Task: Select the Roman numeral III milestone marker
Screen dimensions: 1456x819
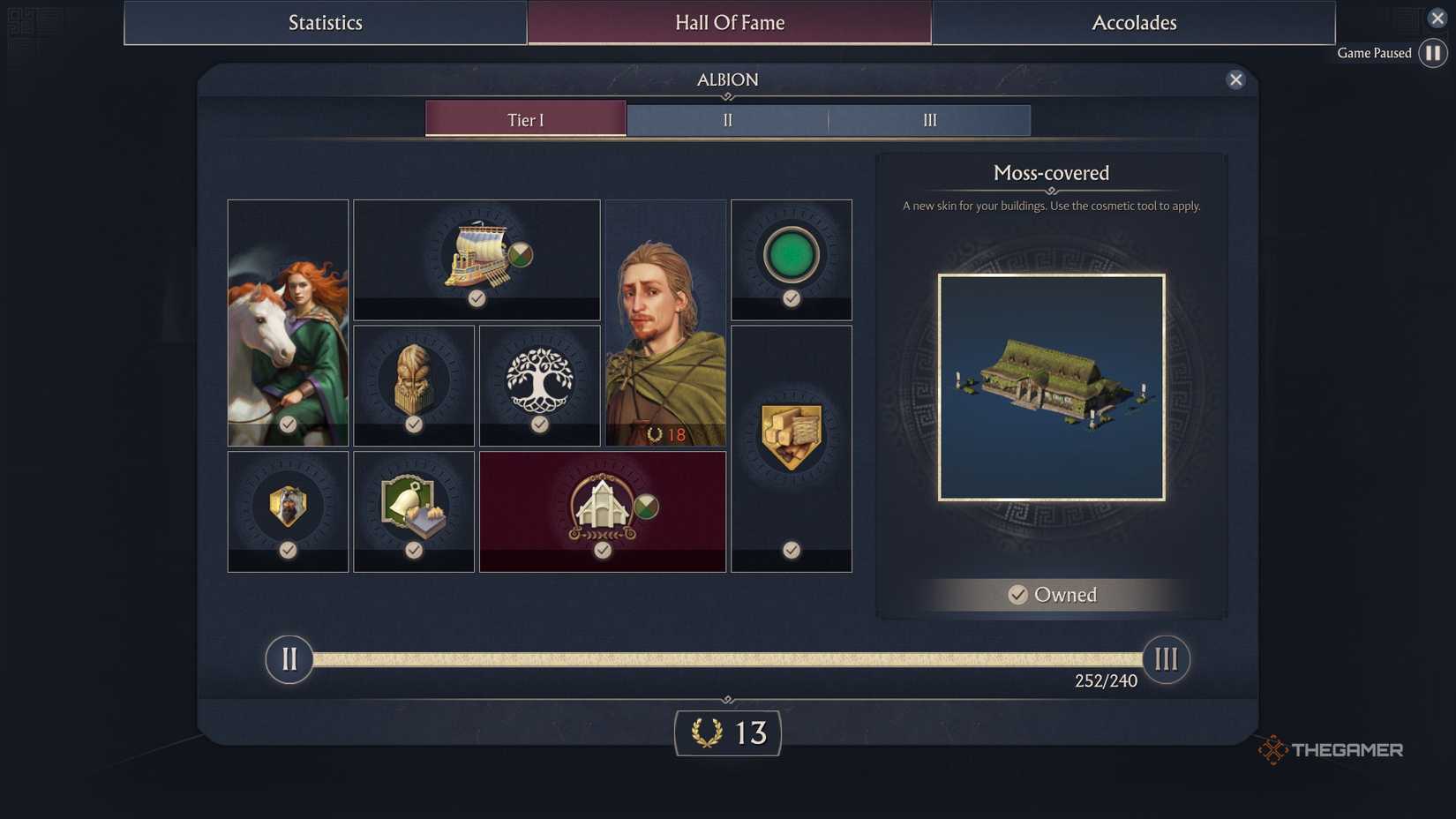Action: [x=1167, y=658]
